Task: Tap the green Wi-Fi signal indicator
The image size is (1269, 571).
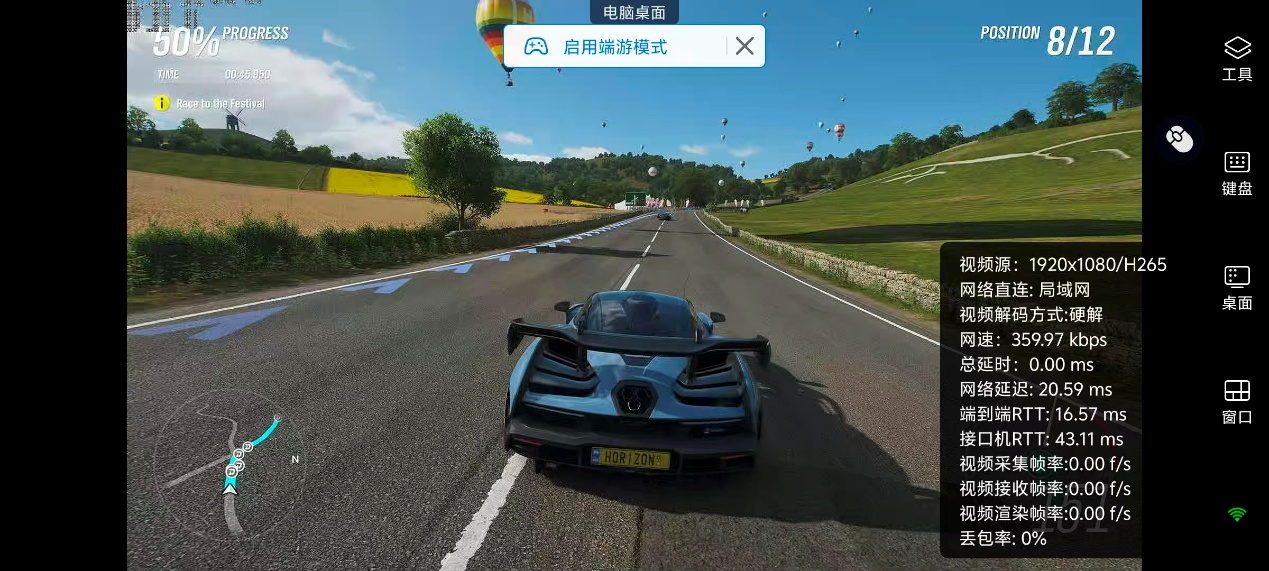Action: (1237, 514)
